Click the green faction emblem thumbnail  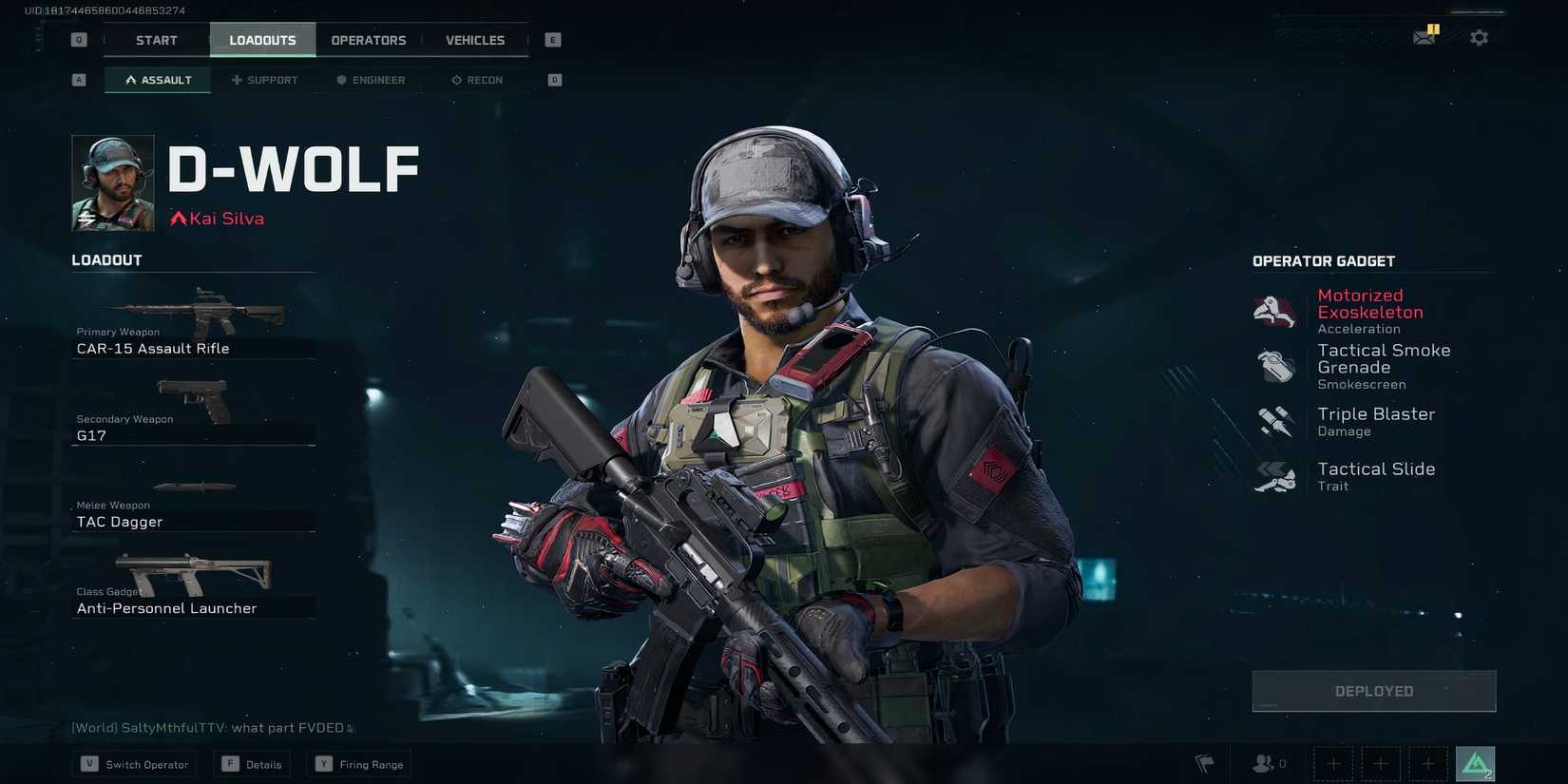pos(1476,761)
